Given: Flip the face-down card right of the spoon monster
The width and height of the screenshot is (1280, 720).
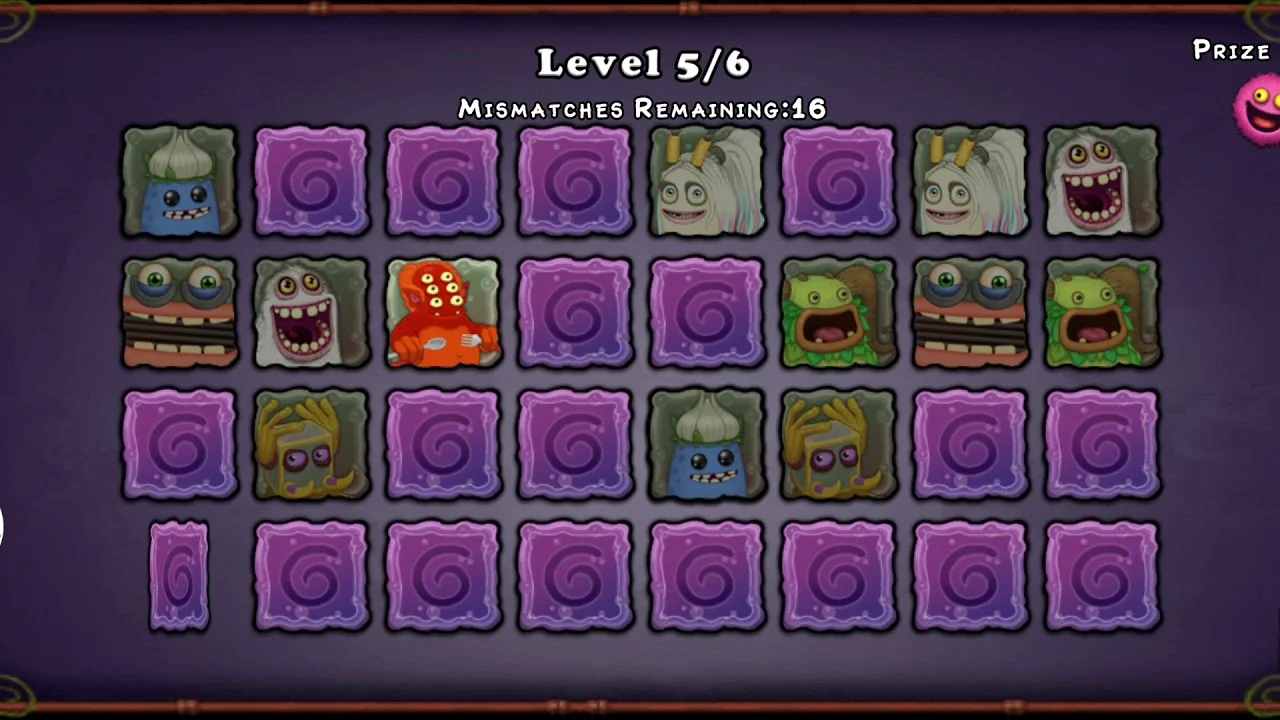Looking at the screenshot, I should [575, 313].
